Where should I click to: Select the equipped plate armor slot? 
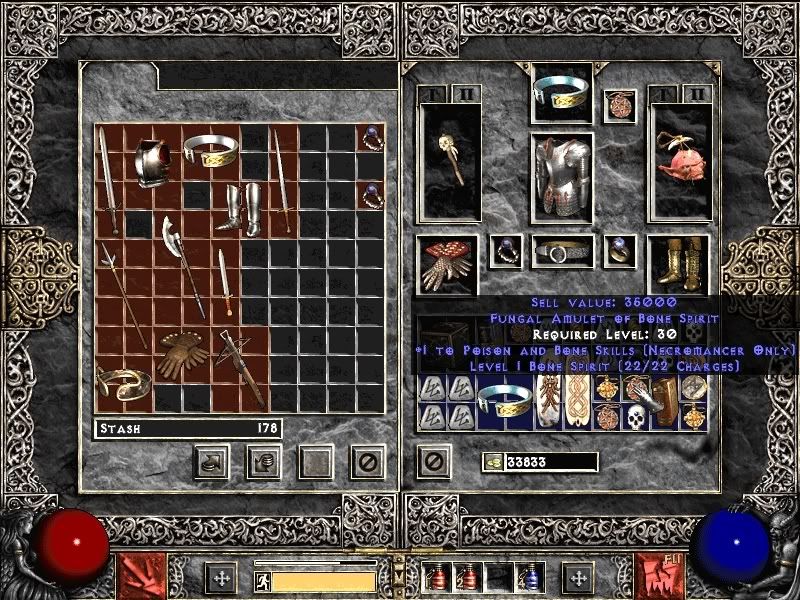point(561,174)
